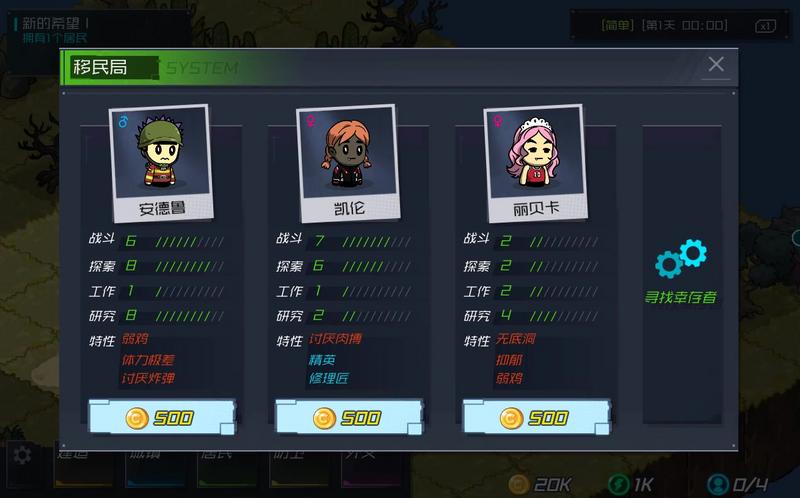Close the 移民局 window
Image resolution: width=800 pixels, height=498 pixels.
[x=716, y=65]
